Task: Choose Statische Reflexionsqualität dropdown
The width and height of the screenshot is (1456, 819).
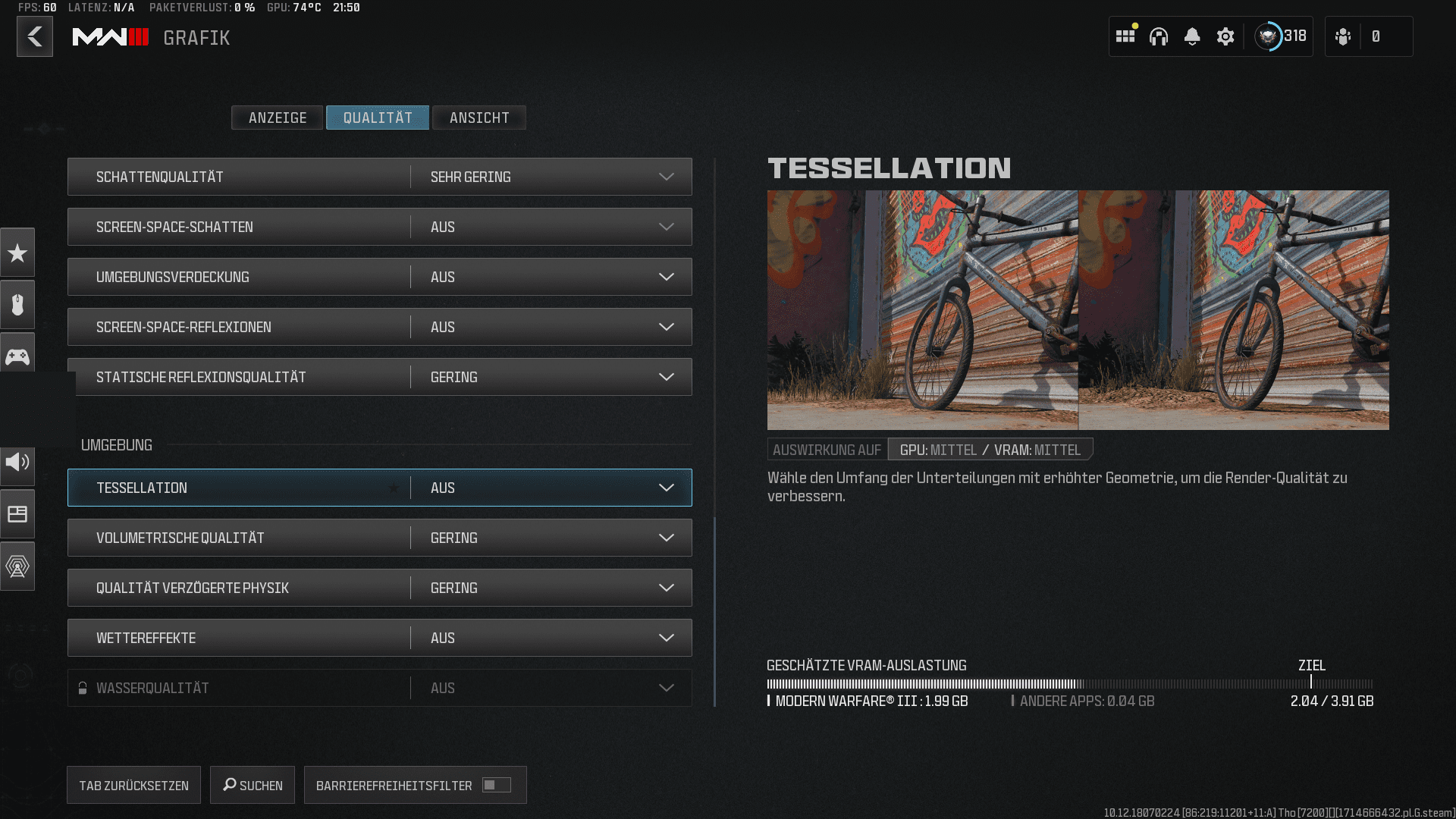Action: click(x=551, y=377)
